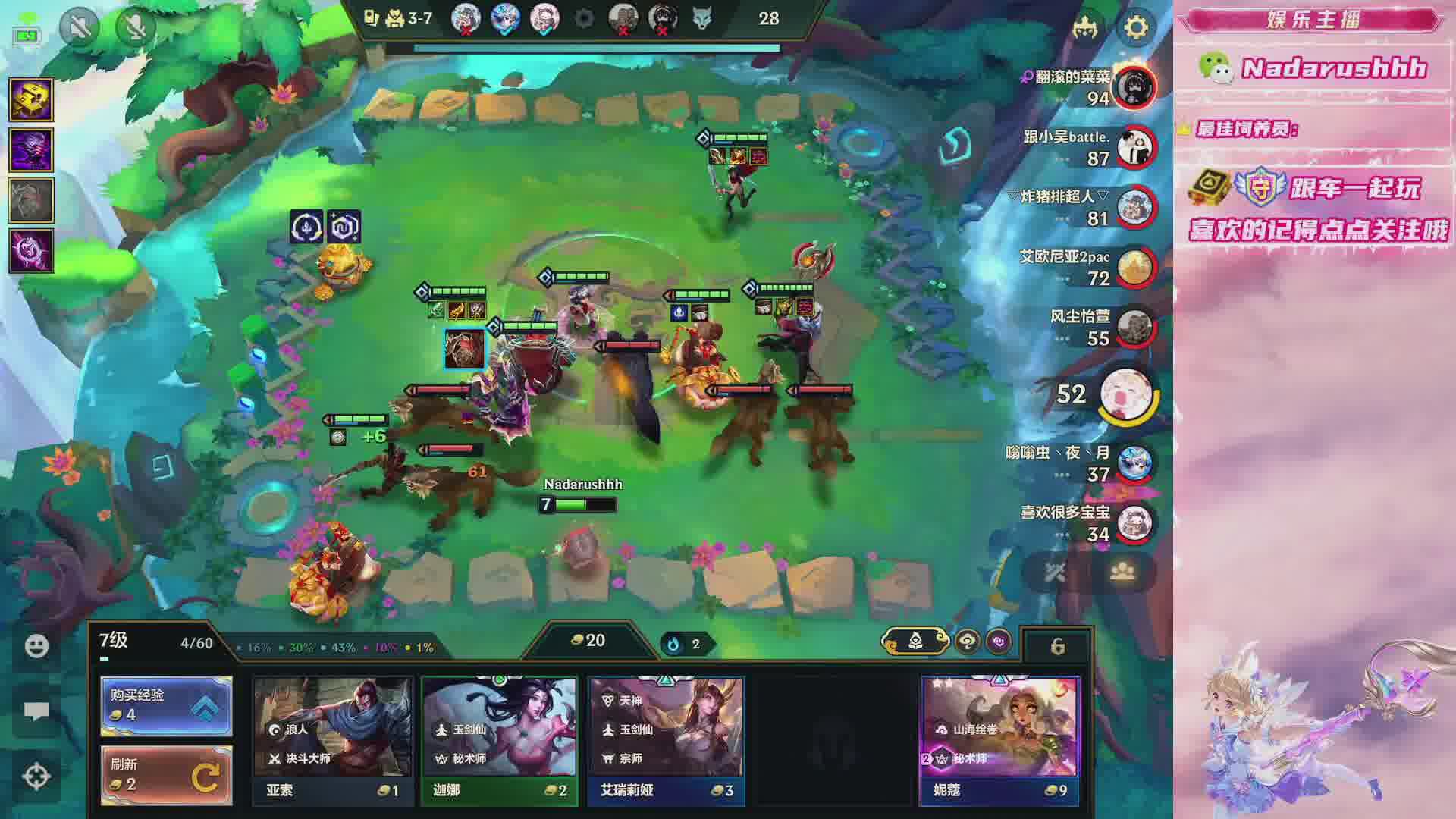The width and height of the screenshot is (1456, 819).
Task: Buy the 迦娜 champion card
Action: [499, 739]
